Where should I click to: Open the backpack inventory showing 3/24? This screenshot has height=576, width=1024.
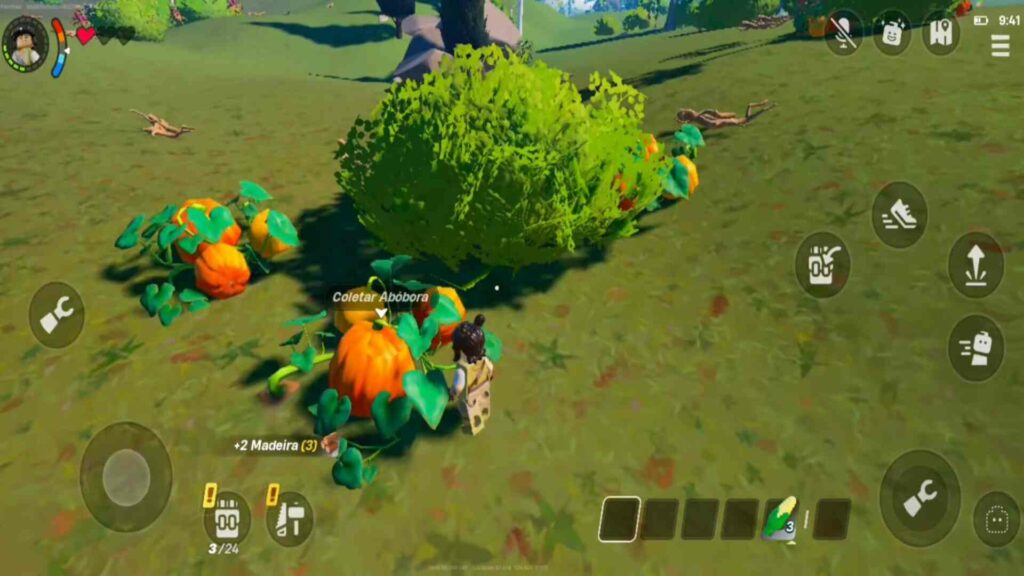tap(226, 518)
